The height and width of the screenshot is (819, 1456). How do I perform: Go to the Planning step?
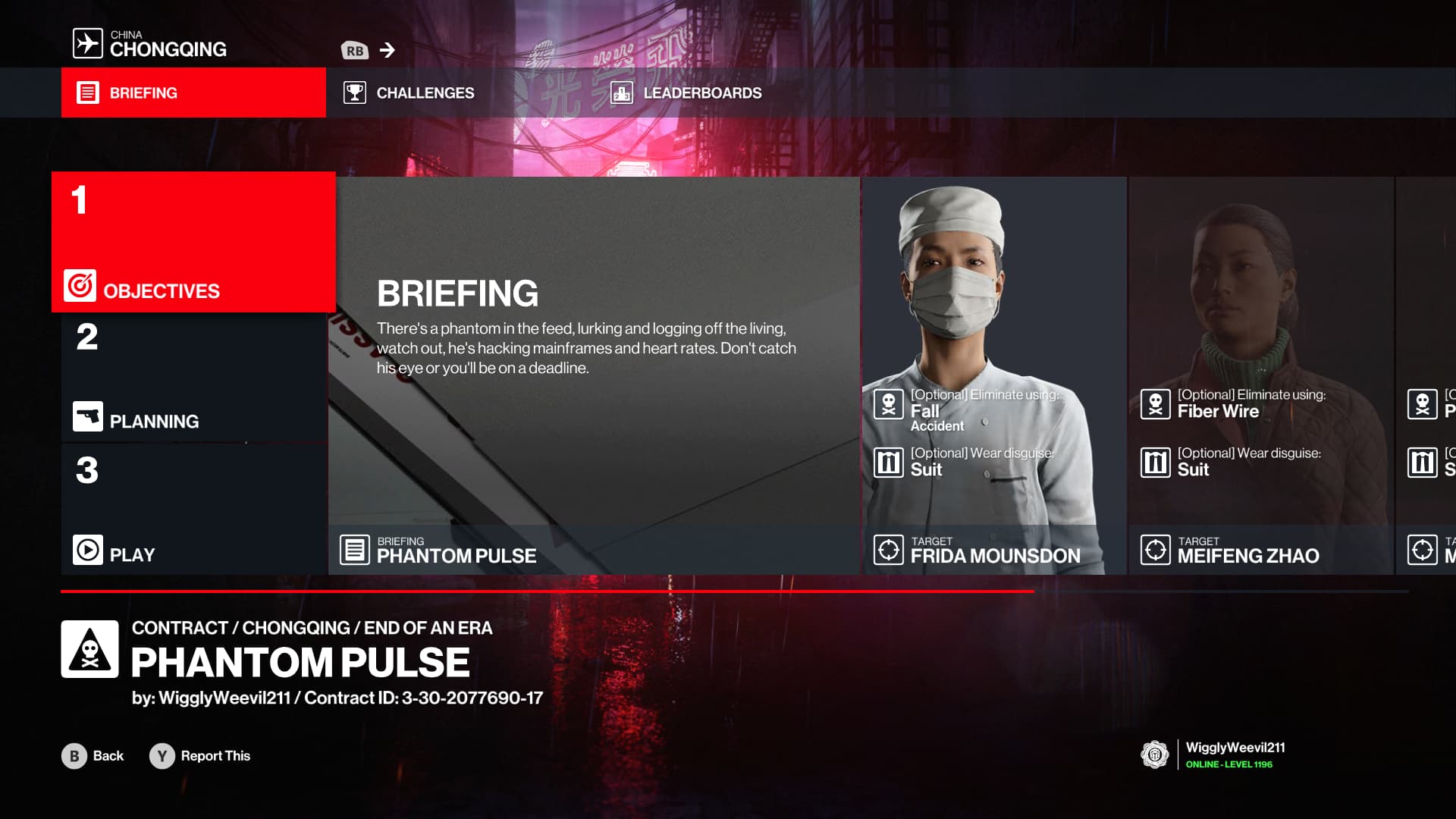coord(193,377)
